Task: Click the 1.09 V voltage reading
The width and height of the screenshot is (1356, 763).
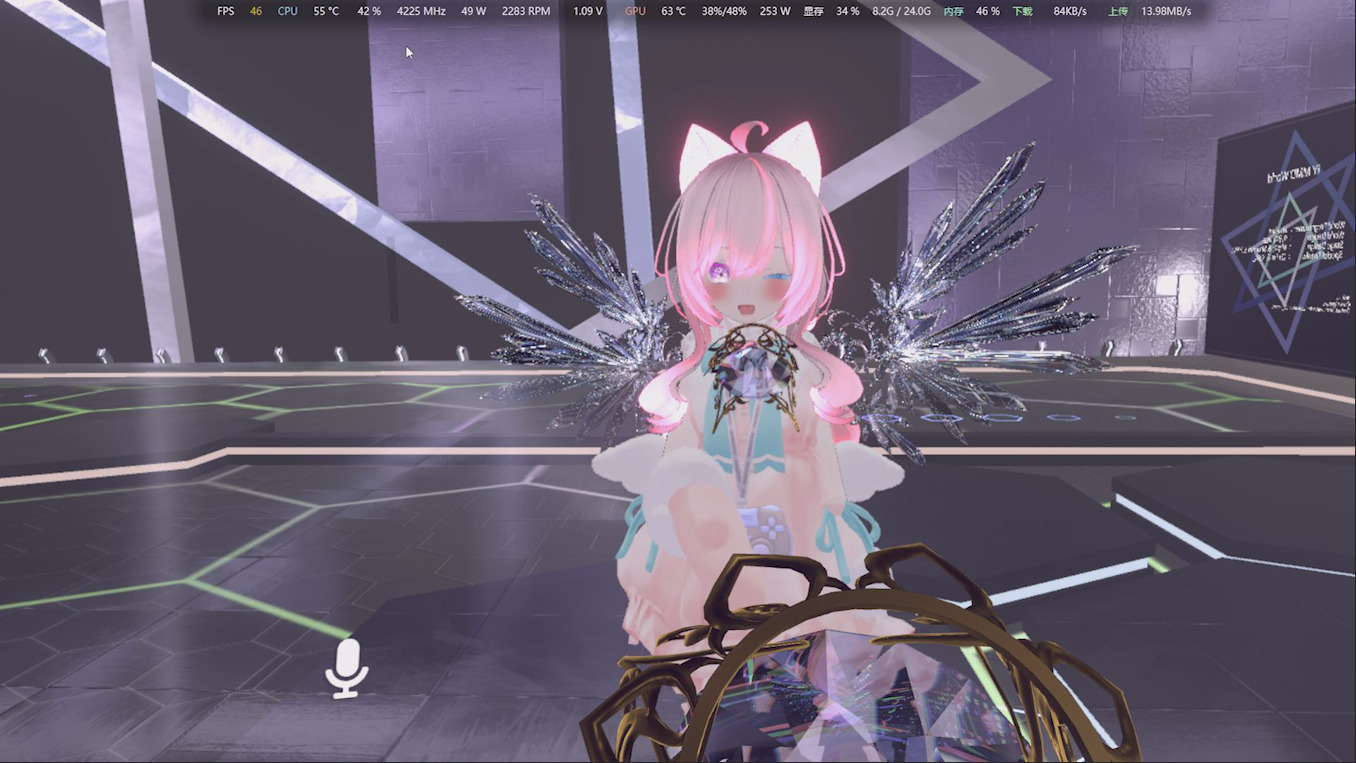Action: 586,11
